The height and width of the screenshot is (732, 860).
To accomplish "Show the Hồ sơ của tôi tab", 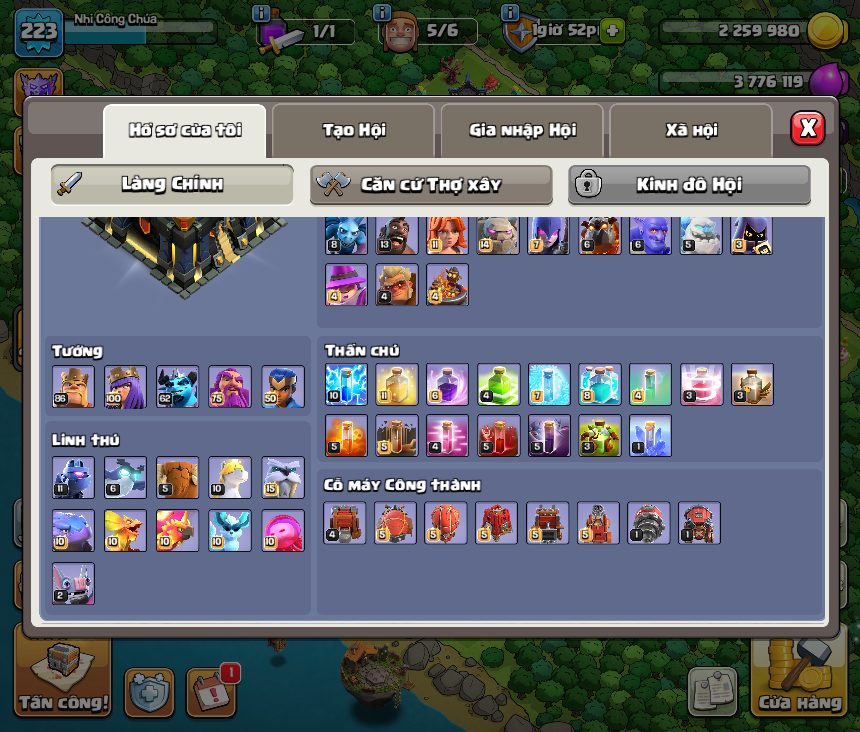I will (x=185, y=130).
